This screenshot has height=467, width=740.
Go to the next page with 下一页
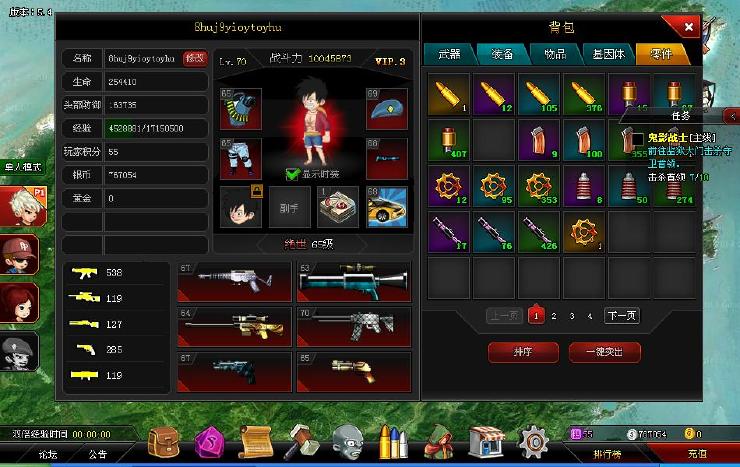[621, 316]
